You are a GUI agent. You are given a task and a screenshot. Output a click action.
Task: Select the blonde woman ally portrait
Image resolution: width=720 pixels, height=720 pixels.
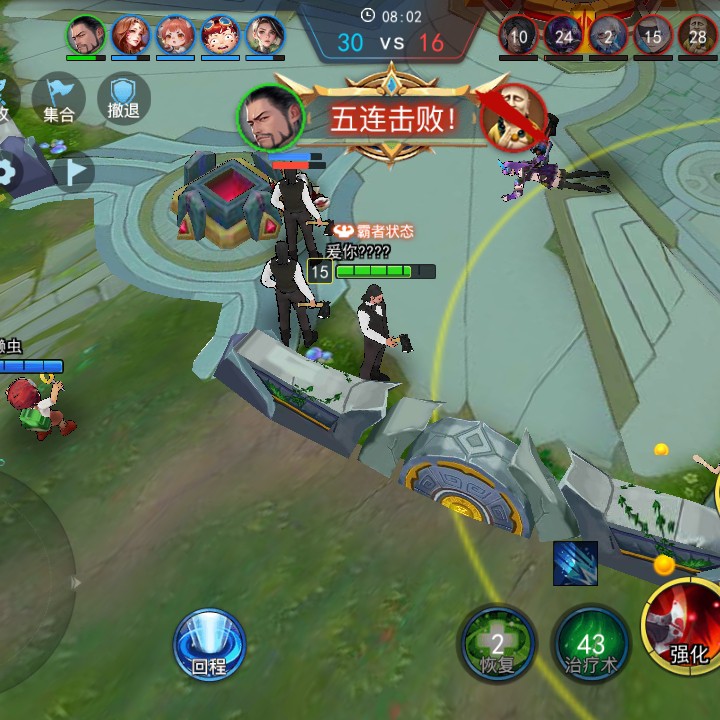coord(265,36)
